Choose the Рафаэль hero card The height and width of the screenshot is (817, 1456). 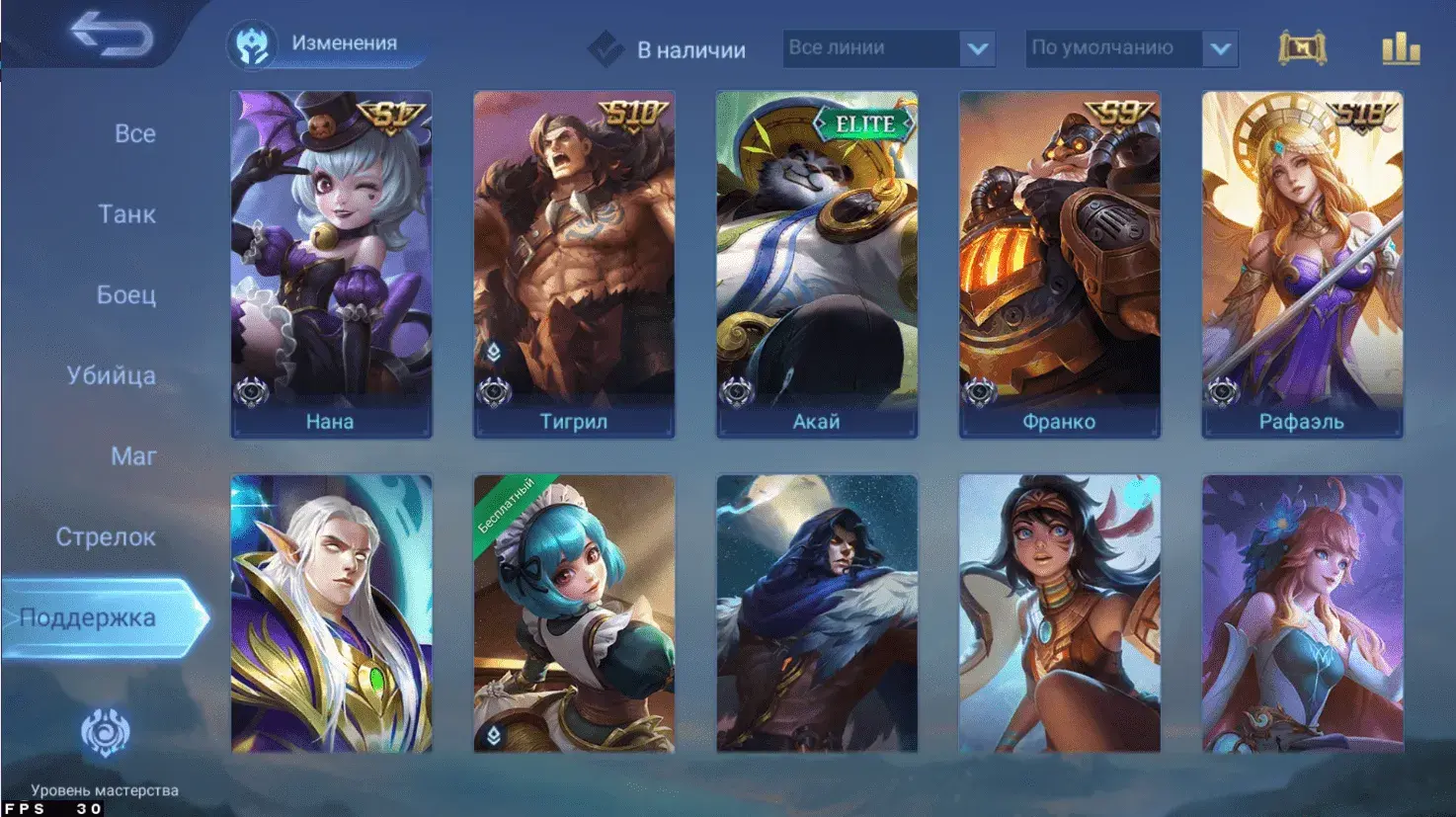click(x=1302, y=264)
